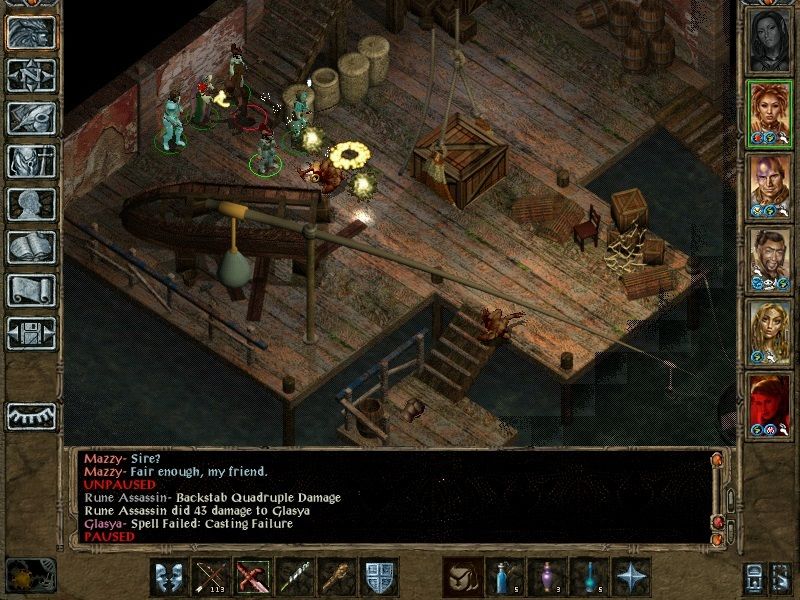Open the mage spellbook
Image resolution: width=800 pixels, height=600 pixels.
point(31,247)
